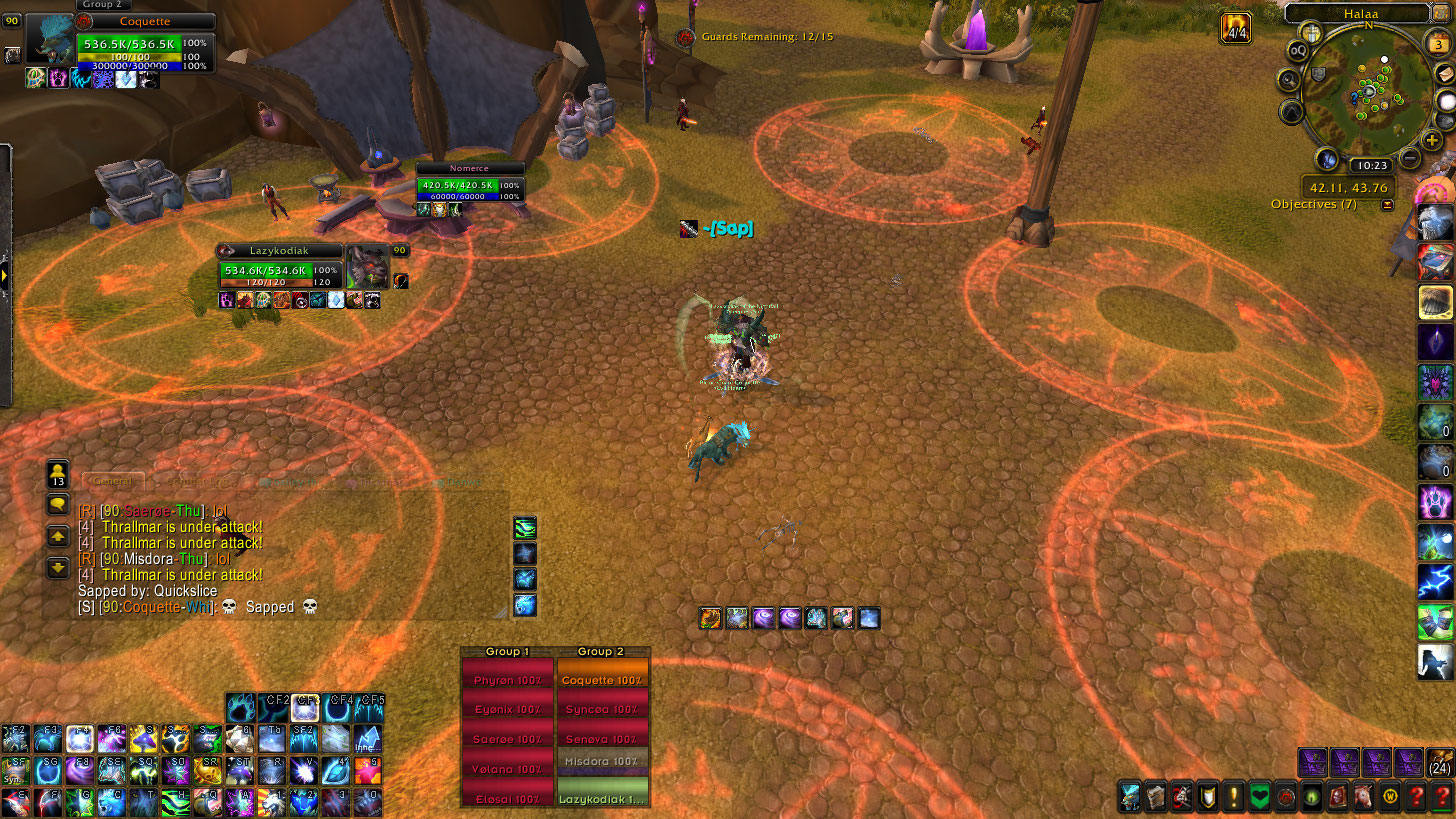Select Phyron in the Group 1 raid frame
1456x819 pixels.
click(x=507, y=680)
